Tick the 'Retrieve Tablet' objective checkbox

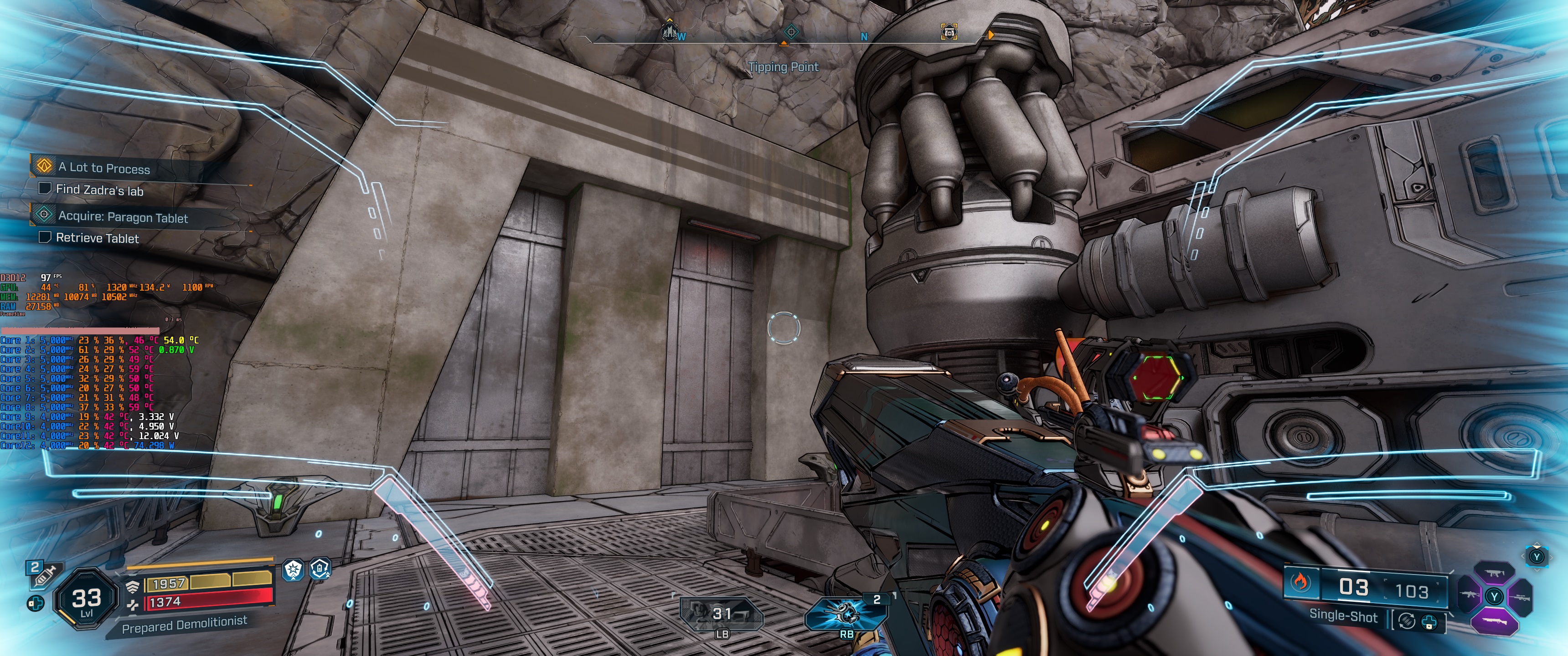[x=44, y=237]
